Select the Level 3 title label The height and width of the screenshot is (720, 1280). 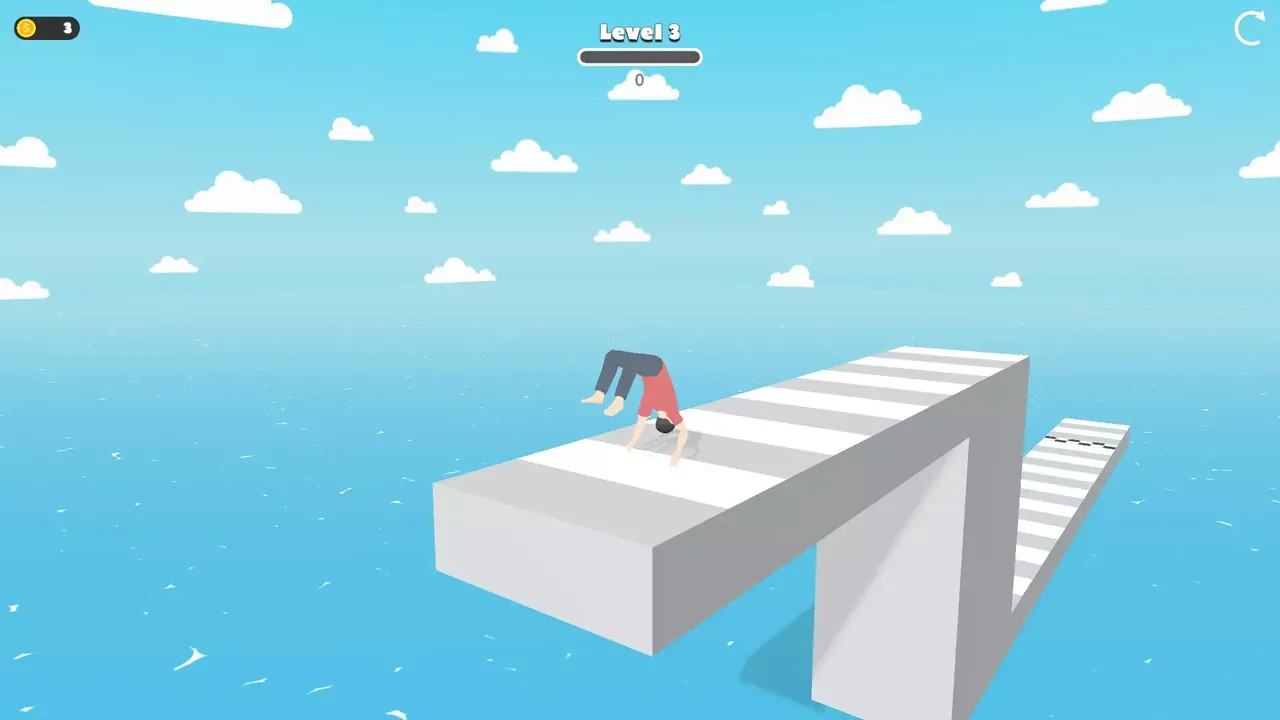(x=639, y=33)
